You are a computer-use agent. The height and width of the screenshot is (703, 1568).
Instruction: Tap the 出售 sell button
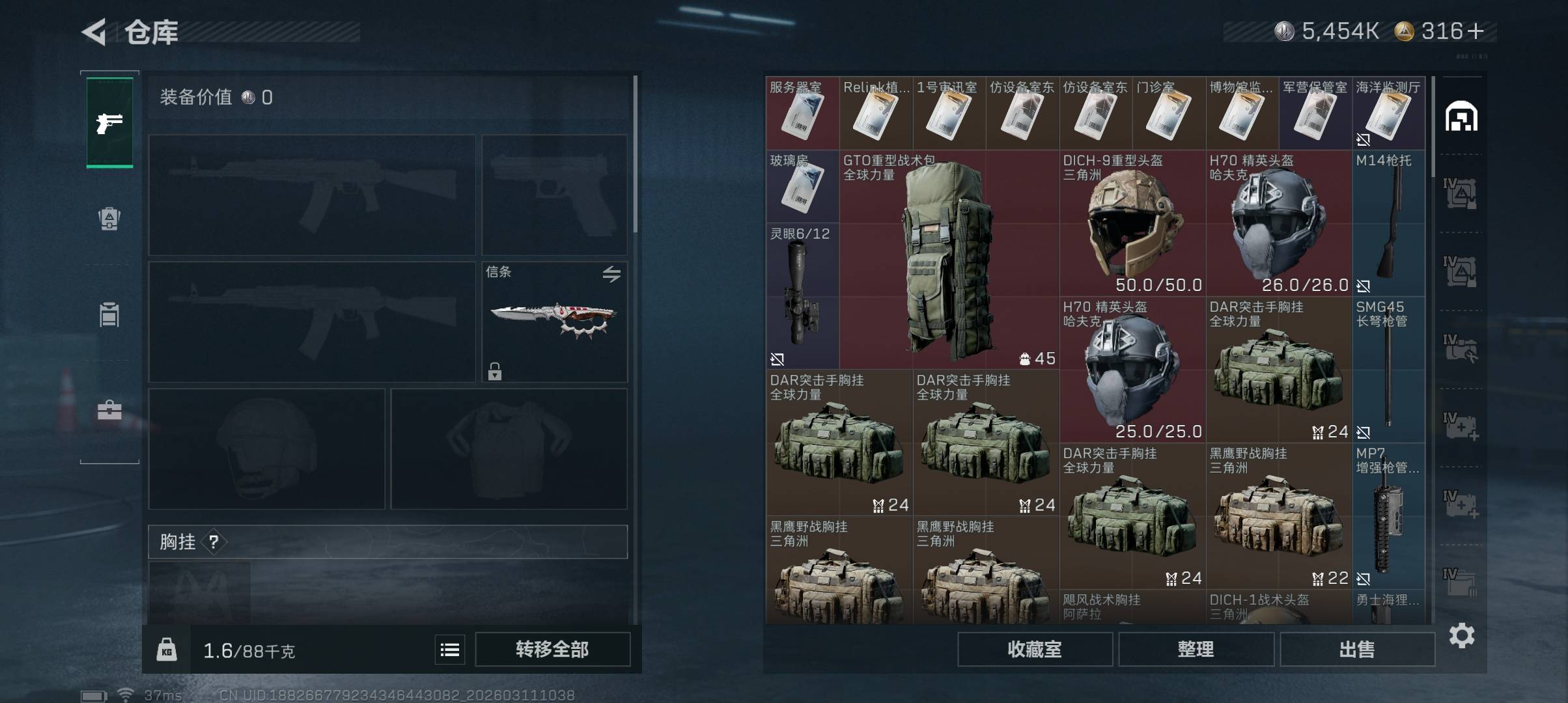1357,650
